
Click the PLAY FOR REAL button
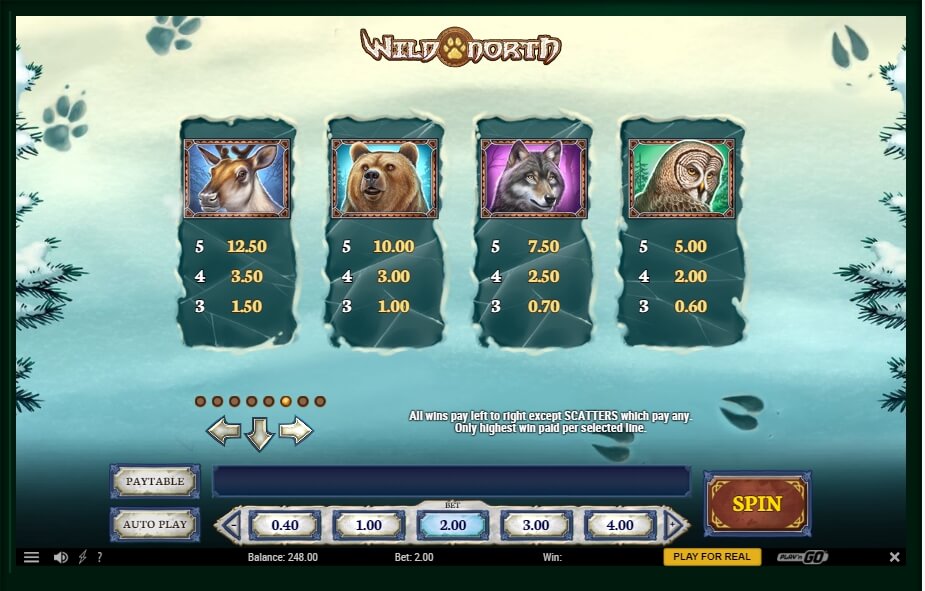(x=712, y=557)
